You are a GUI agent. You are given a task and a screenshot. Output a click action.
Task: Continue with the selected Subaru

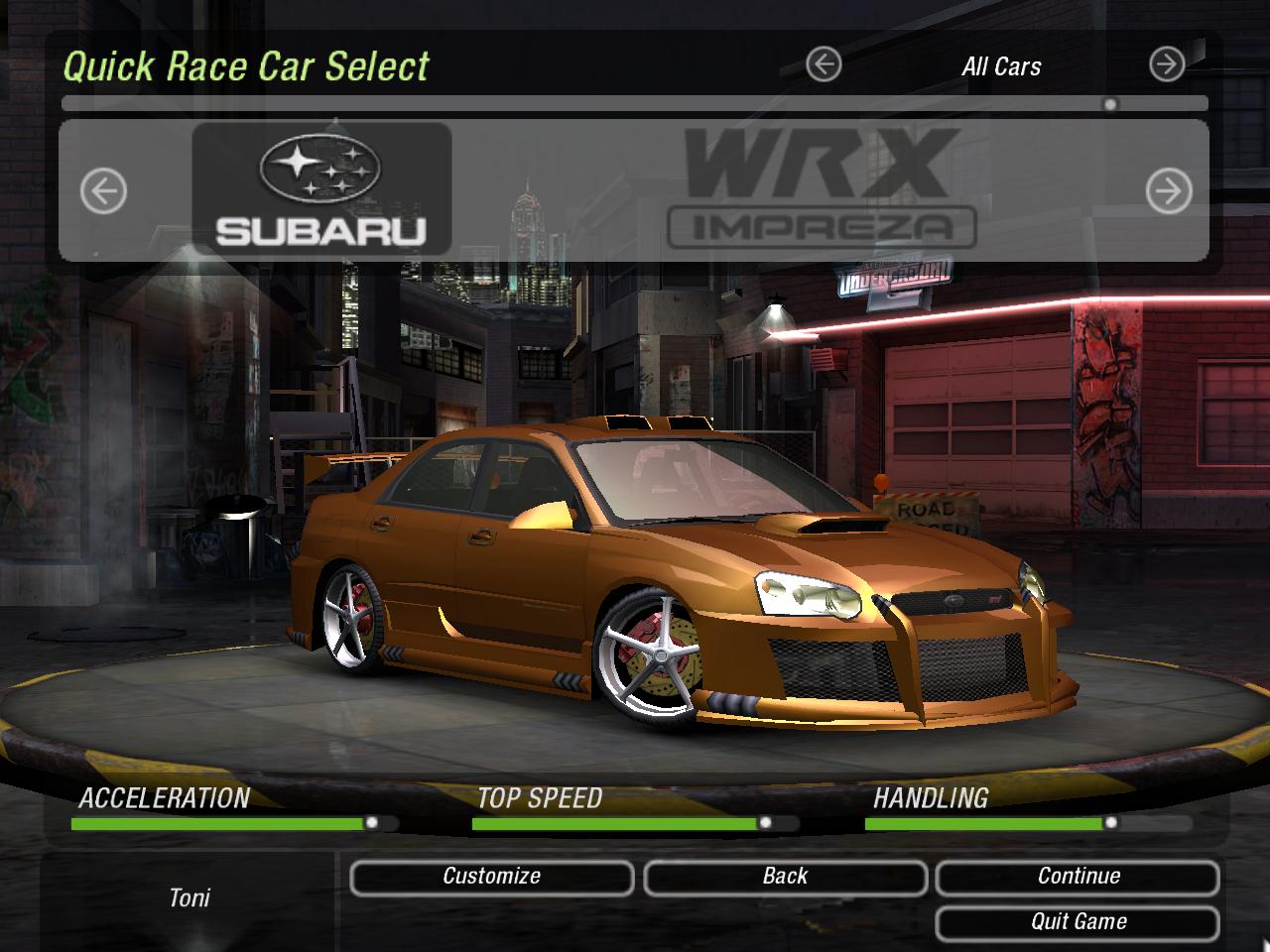1078,877
